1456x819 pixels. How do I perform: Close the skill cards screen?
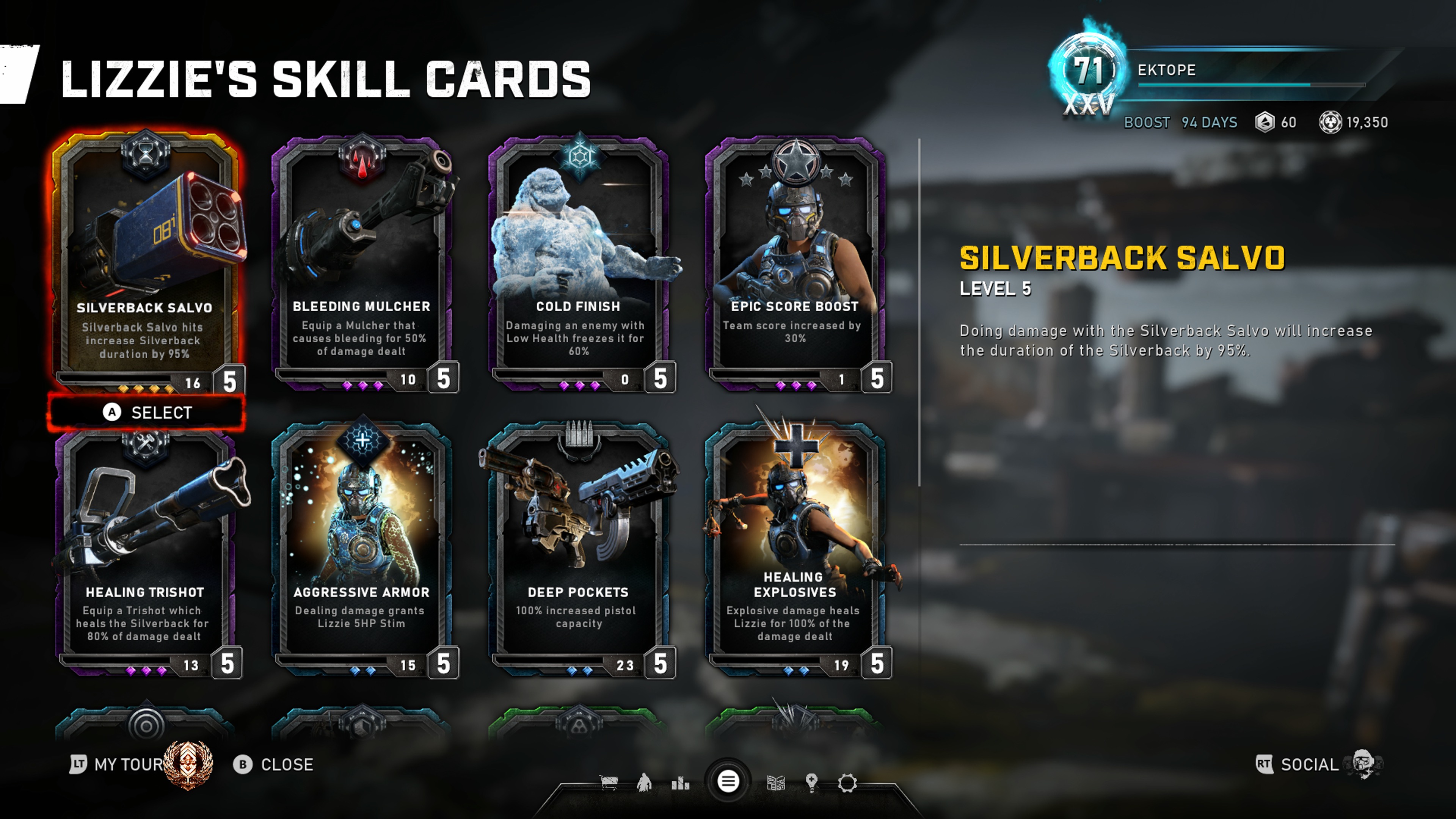pos(274,764)
